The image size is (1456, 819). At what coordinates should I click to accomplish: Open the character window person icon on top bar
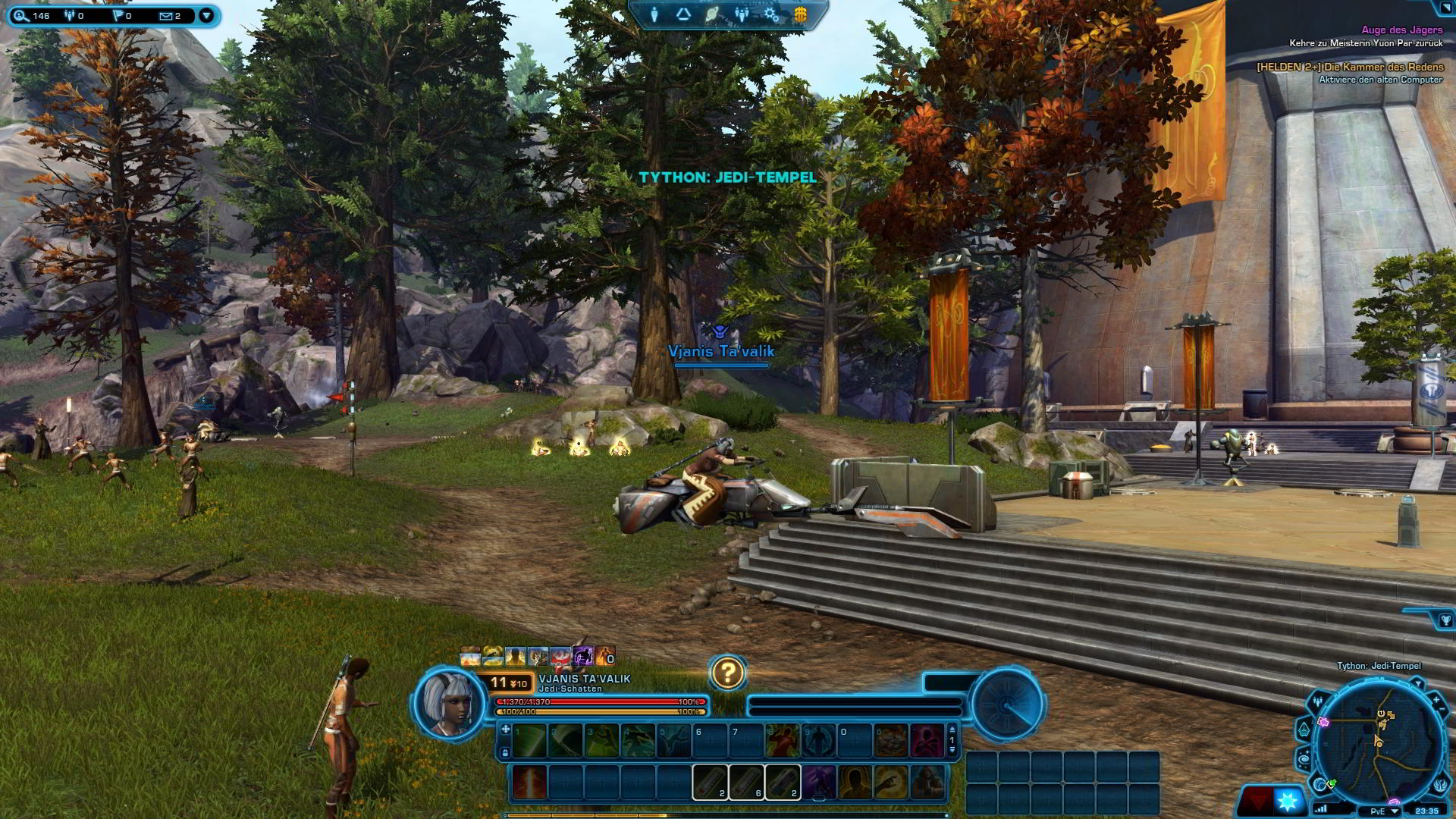(x=654, y=13)
